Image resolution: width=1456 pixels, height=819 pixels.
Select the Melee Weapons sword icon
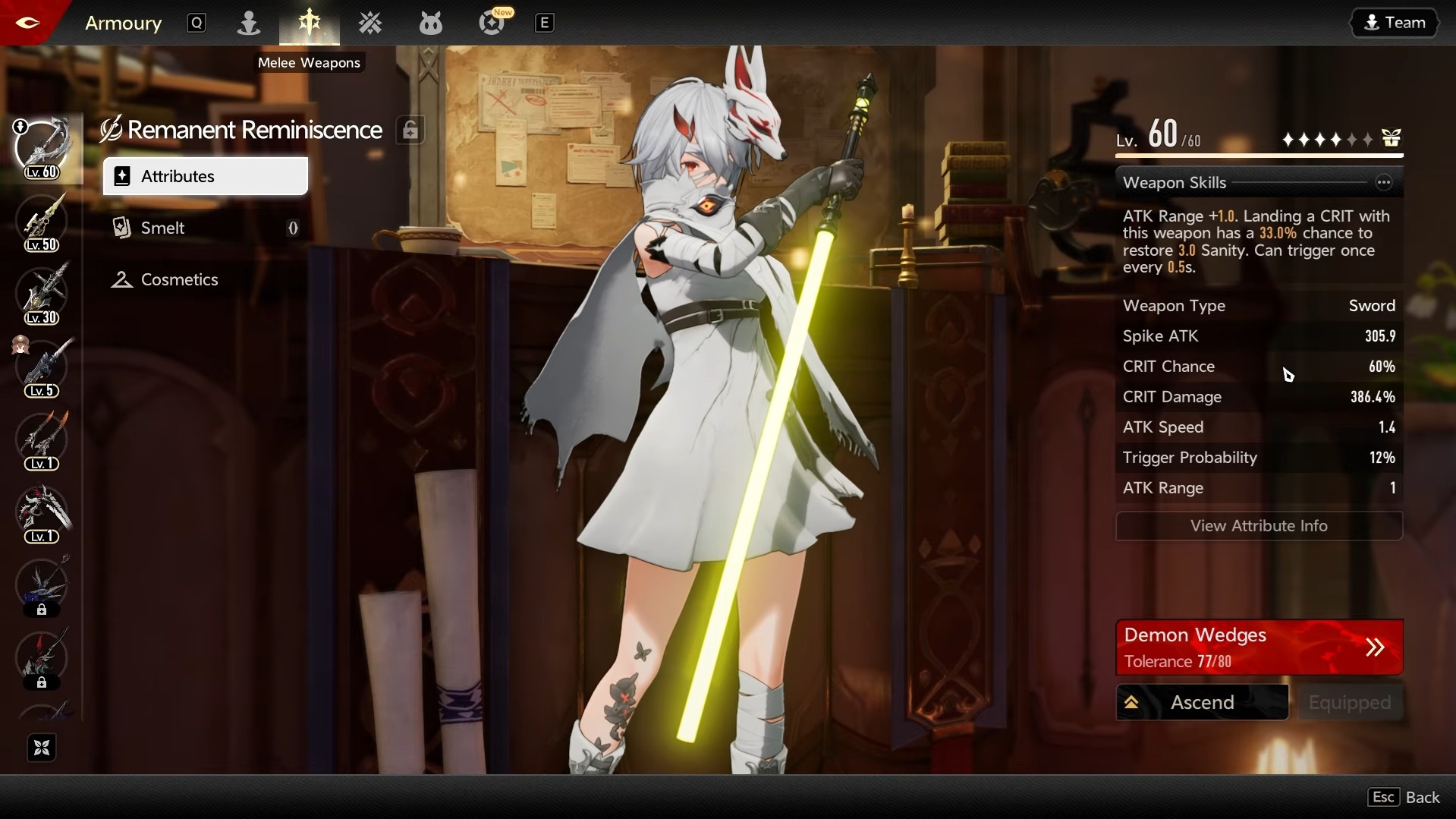tap(309, 23)
